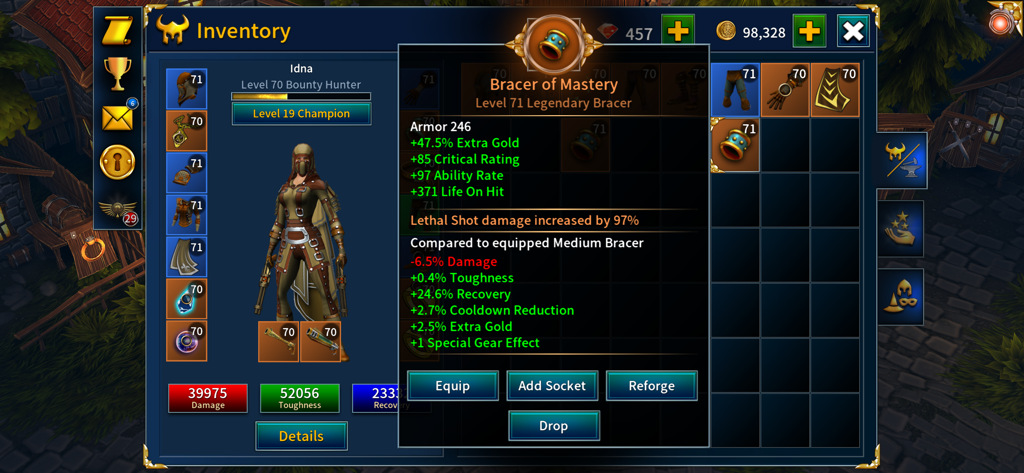Open the trophy achievements menu

[118, 73]
